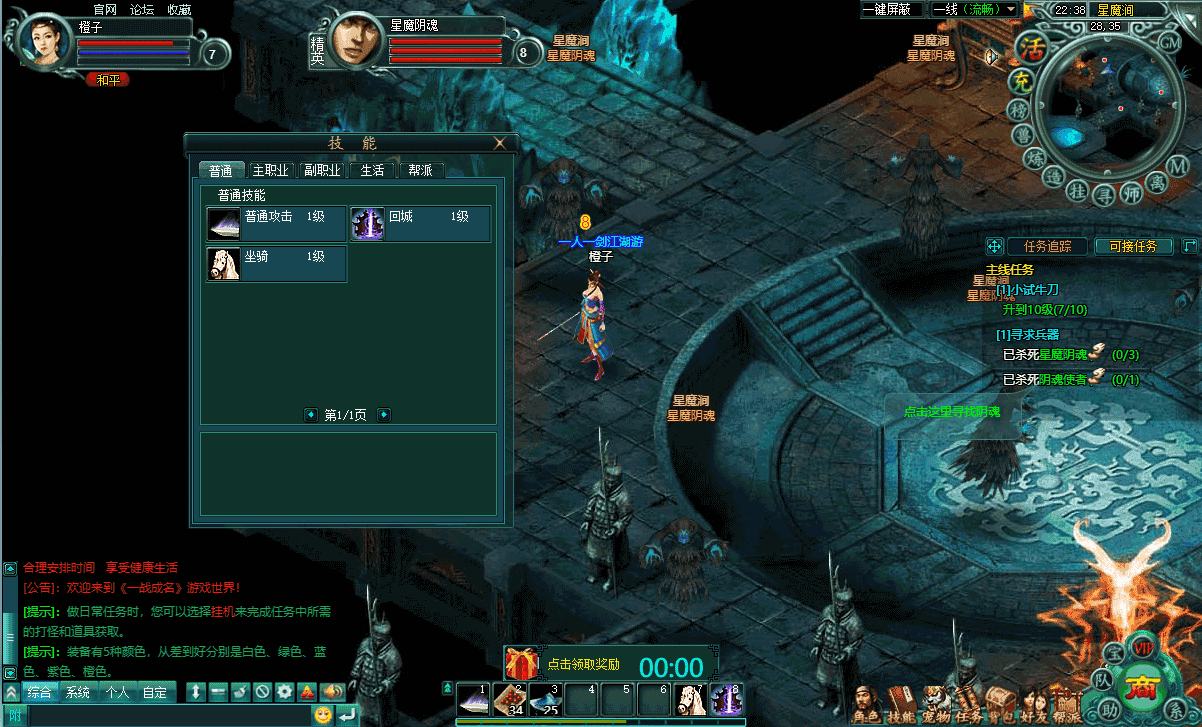Viewport: 1202px width, 727px height.
Task: Select the 普通攻击 skill entry
Action: coord(276,224)
